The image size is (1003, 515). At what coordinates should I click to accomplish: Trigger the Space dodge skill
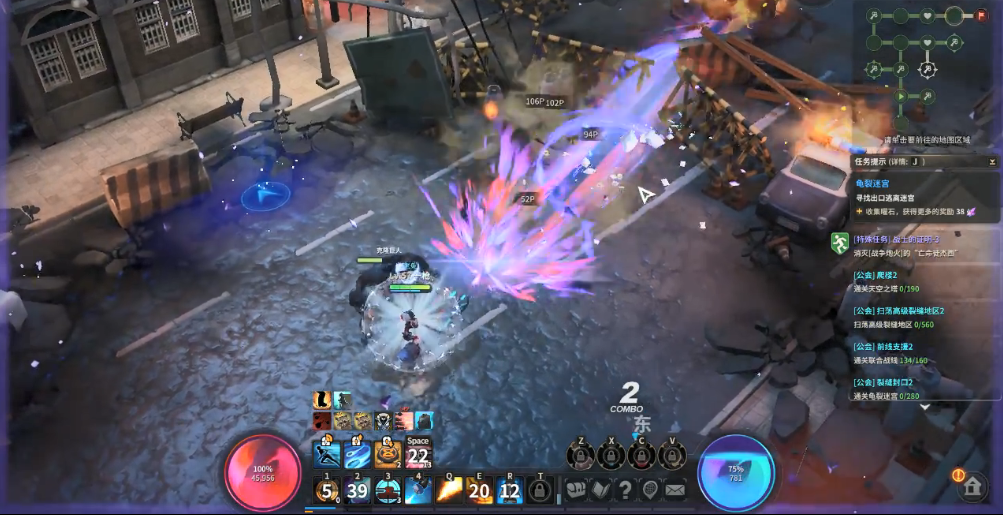(418, 455)
